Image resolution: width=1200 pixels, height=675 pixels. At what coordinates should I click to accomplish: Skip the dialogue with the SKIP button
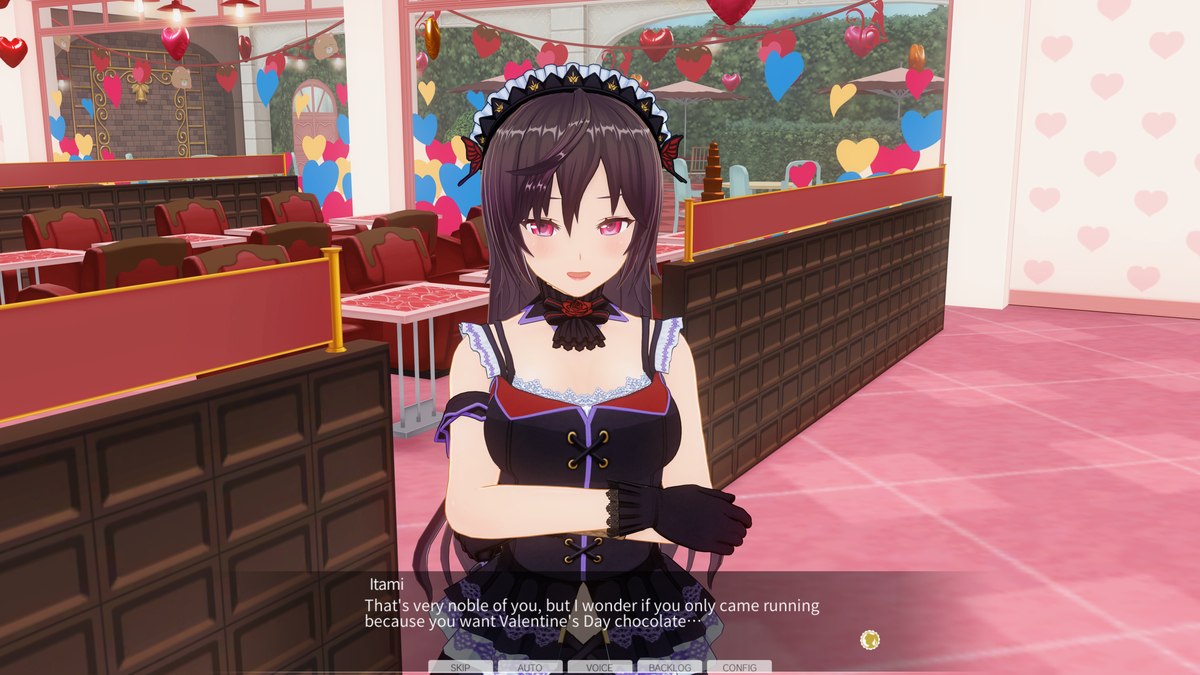460,667
